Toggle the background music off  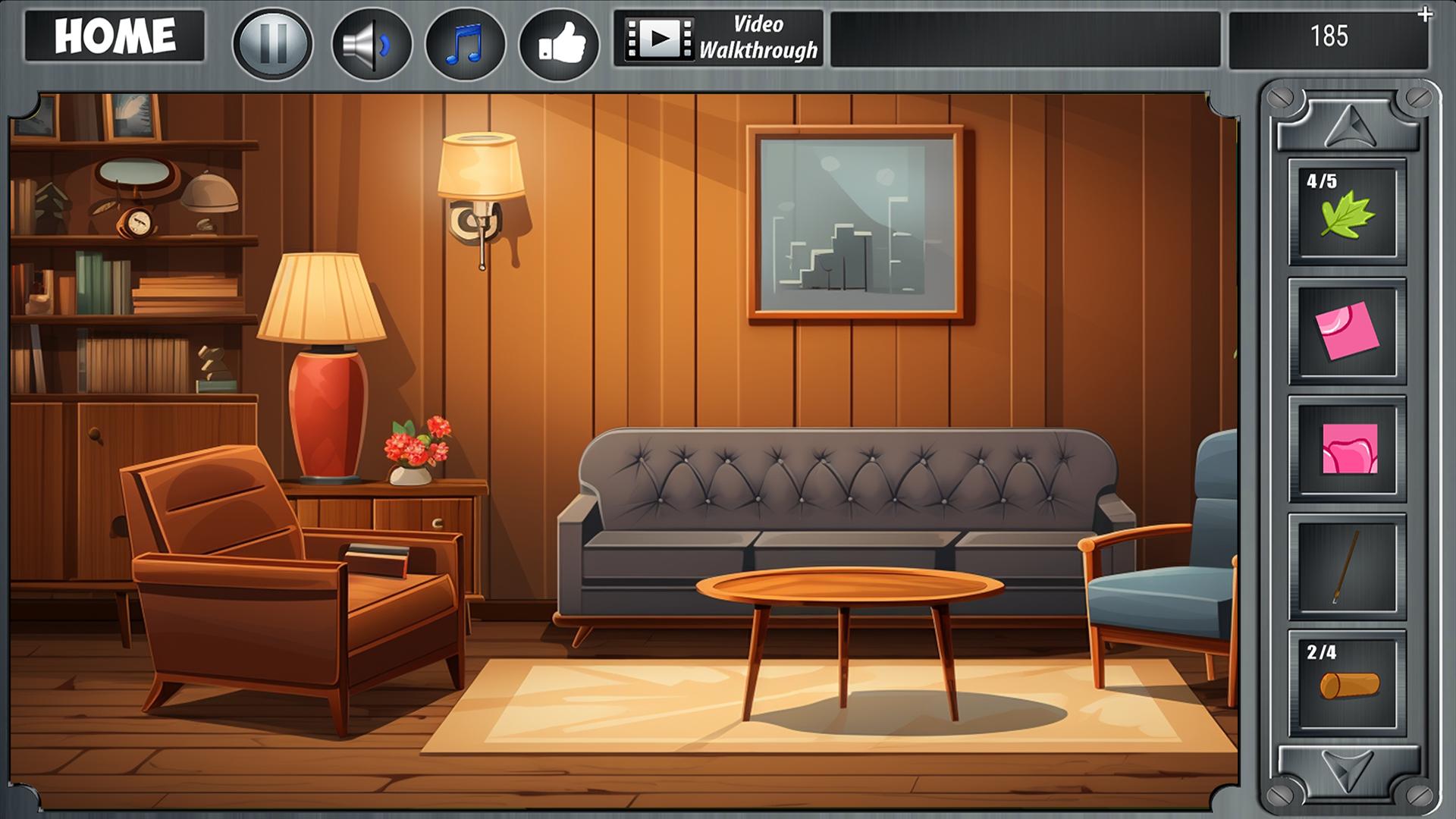[466, 42]
